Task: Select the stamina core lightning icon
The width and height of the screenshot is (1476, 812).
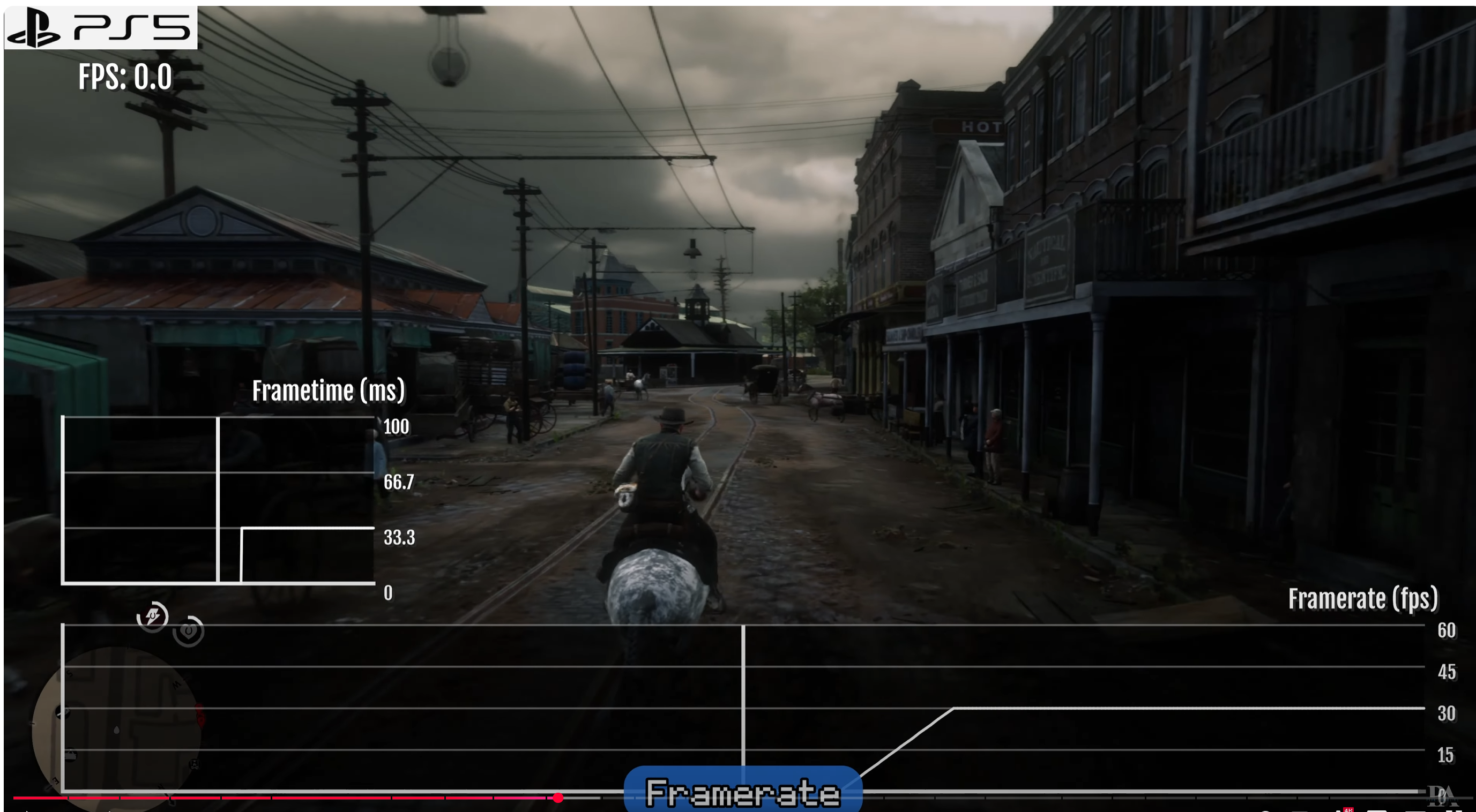Action: 152,616
